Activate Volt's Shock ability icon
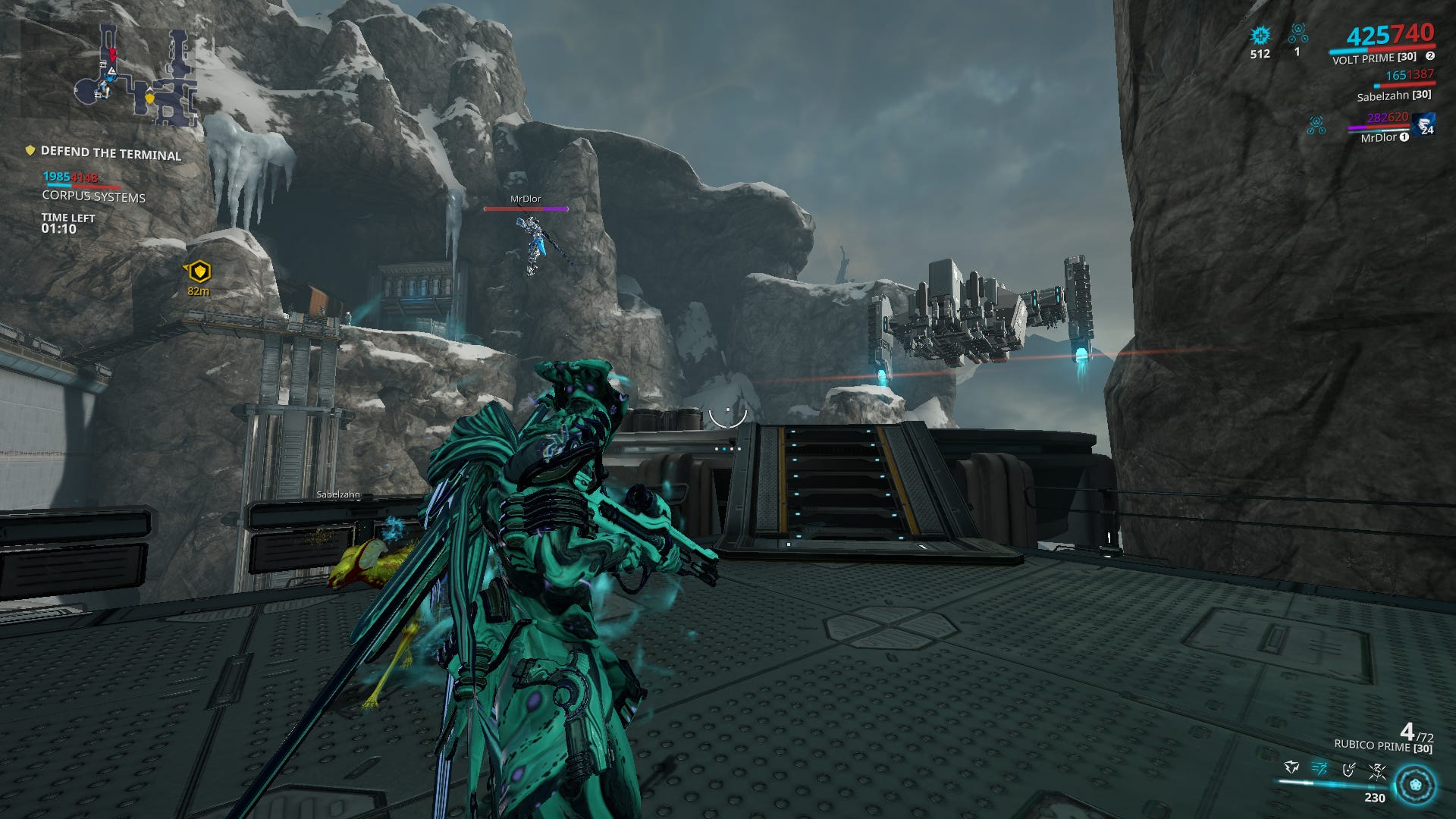 (x=1291, y=767)
